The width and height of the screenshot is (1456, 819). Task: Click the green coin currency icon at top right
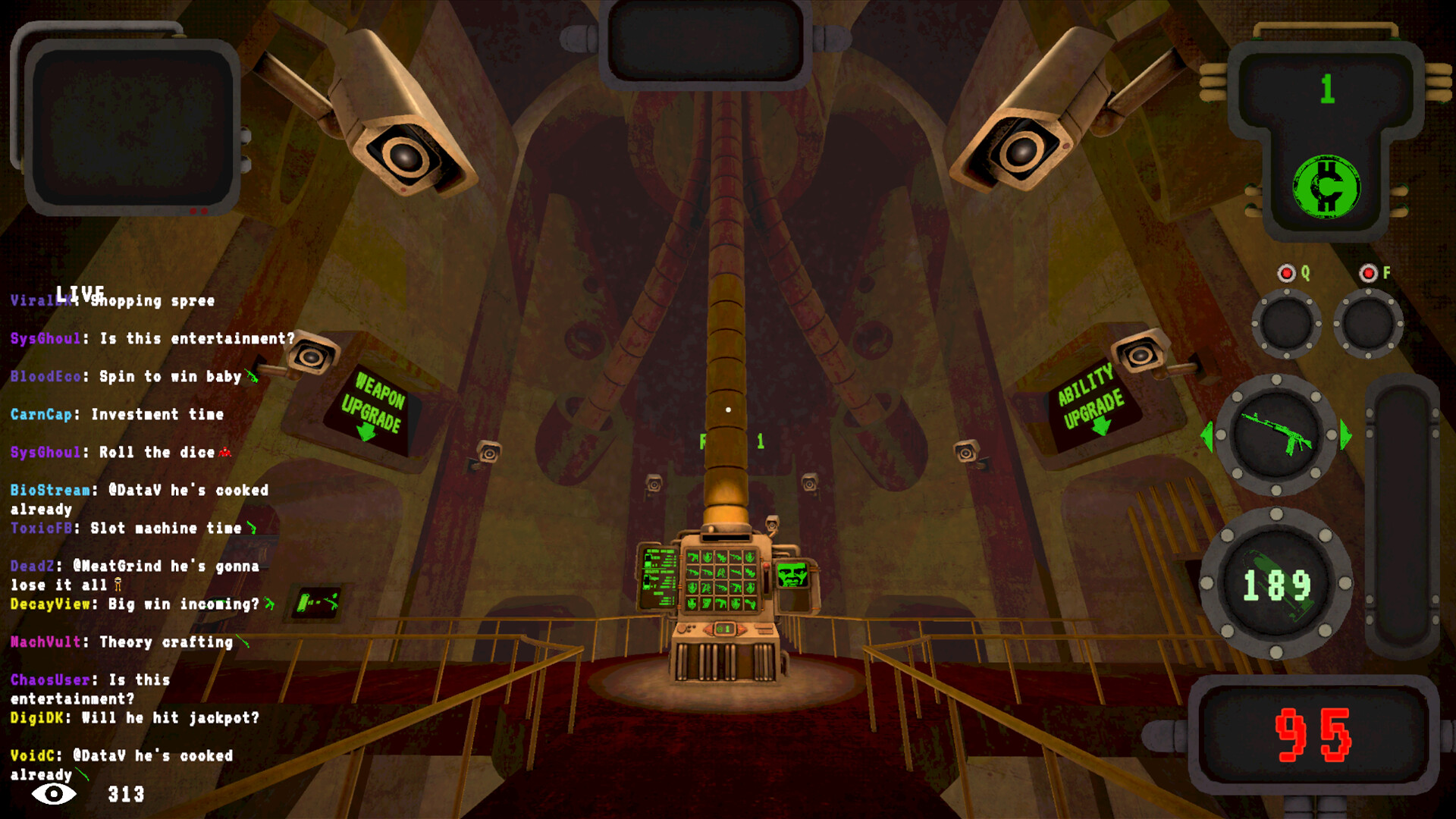pos(1325,186)
